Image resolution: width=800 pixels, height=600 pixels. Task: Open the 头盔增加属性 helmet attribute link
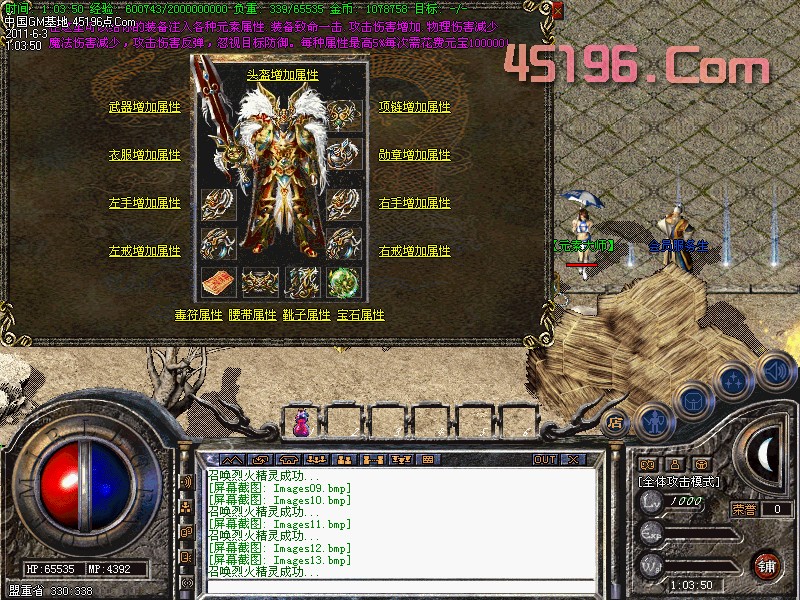(x=282, y=75)
